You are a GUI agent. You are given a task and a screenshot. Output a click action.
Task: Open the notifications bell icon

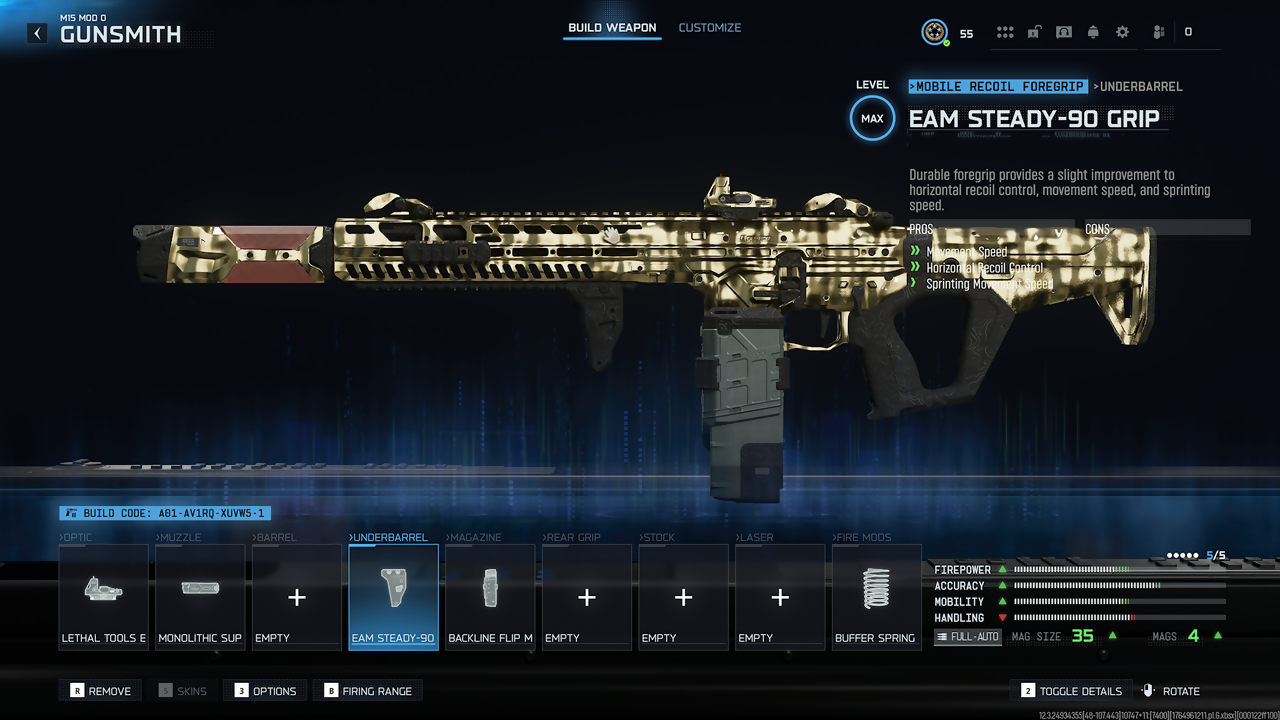pyautogui.click(x=1093, y=32)
